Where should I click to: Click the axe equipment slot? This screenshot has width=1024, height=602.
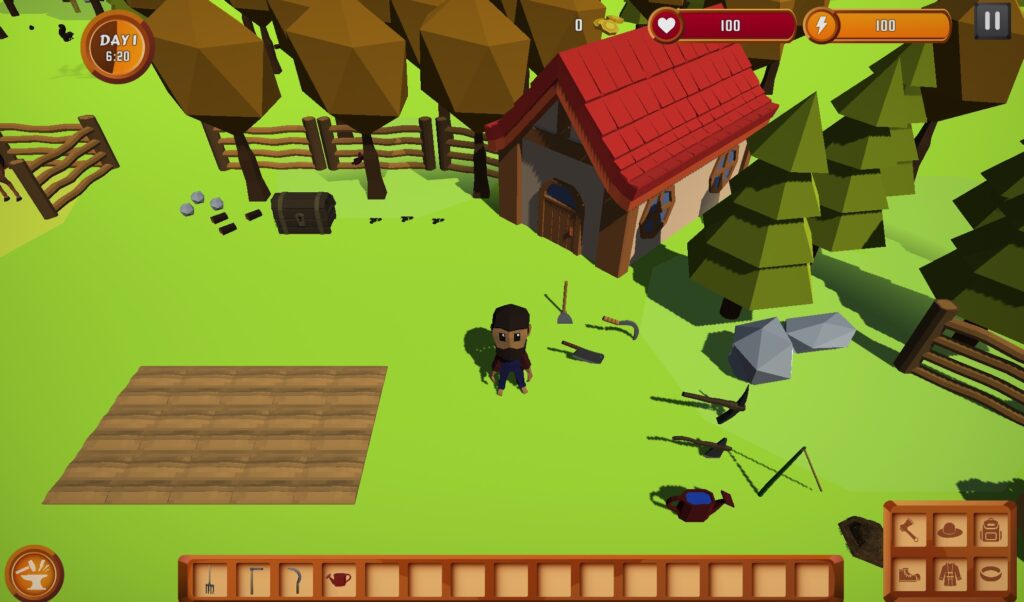point(908,530)
